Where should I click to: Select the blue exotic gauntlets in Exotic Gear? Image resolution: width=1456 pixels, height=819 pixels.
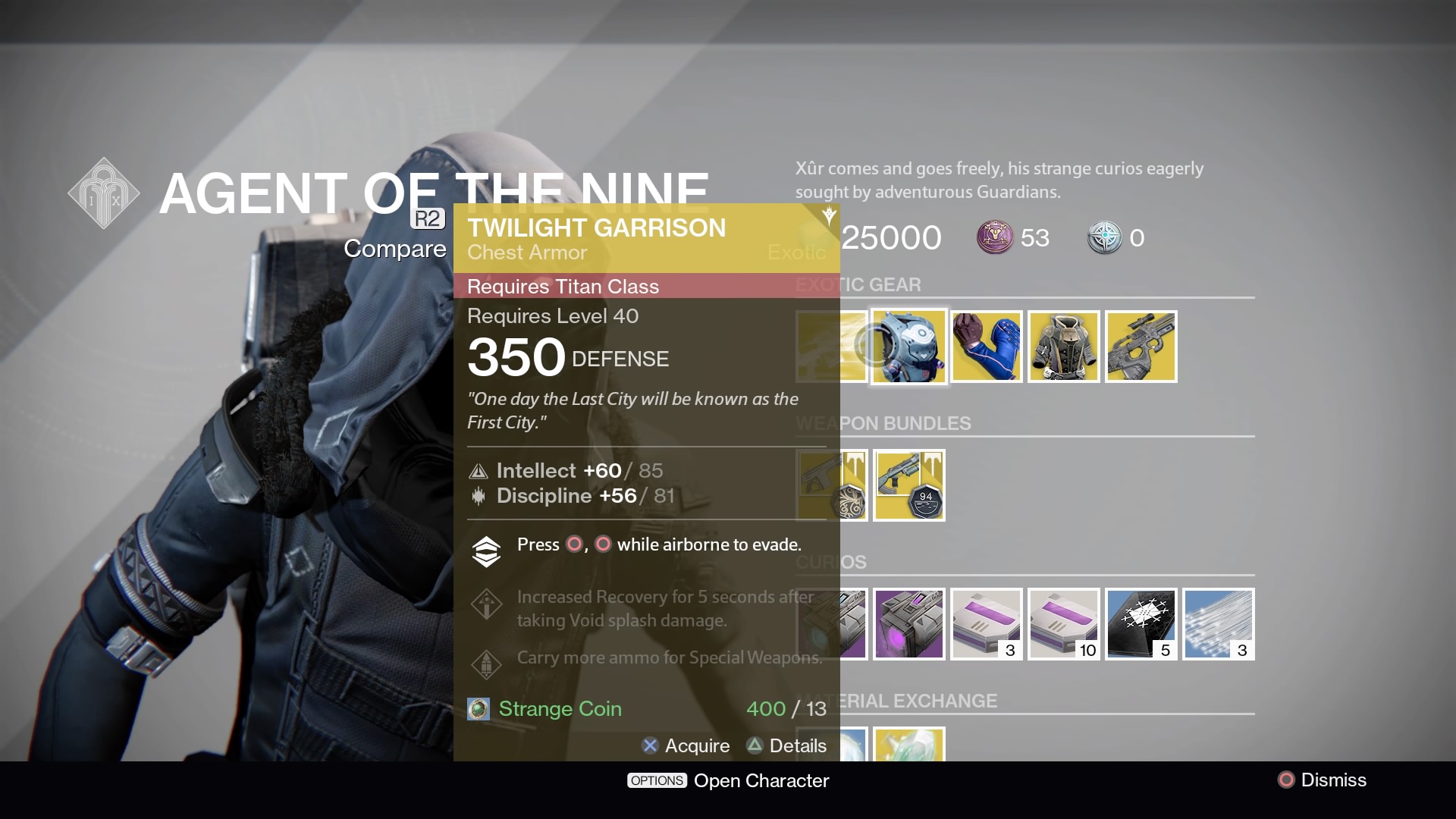tap(986, 347)
